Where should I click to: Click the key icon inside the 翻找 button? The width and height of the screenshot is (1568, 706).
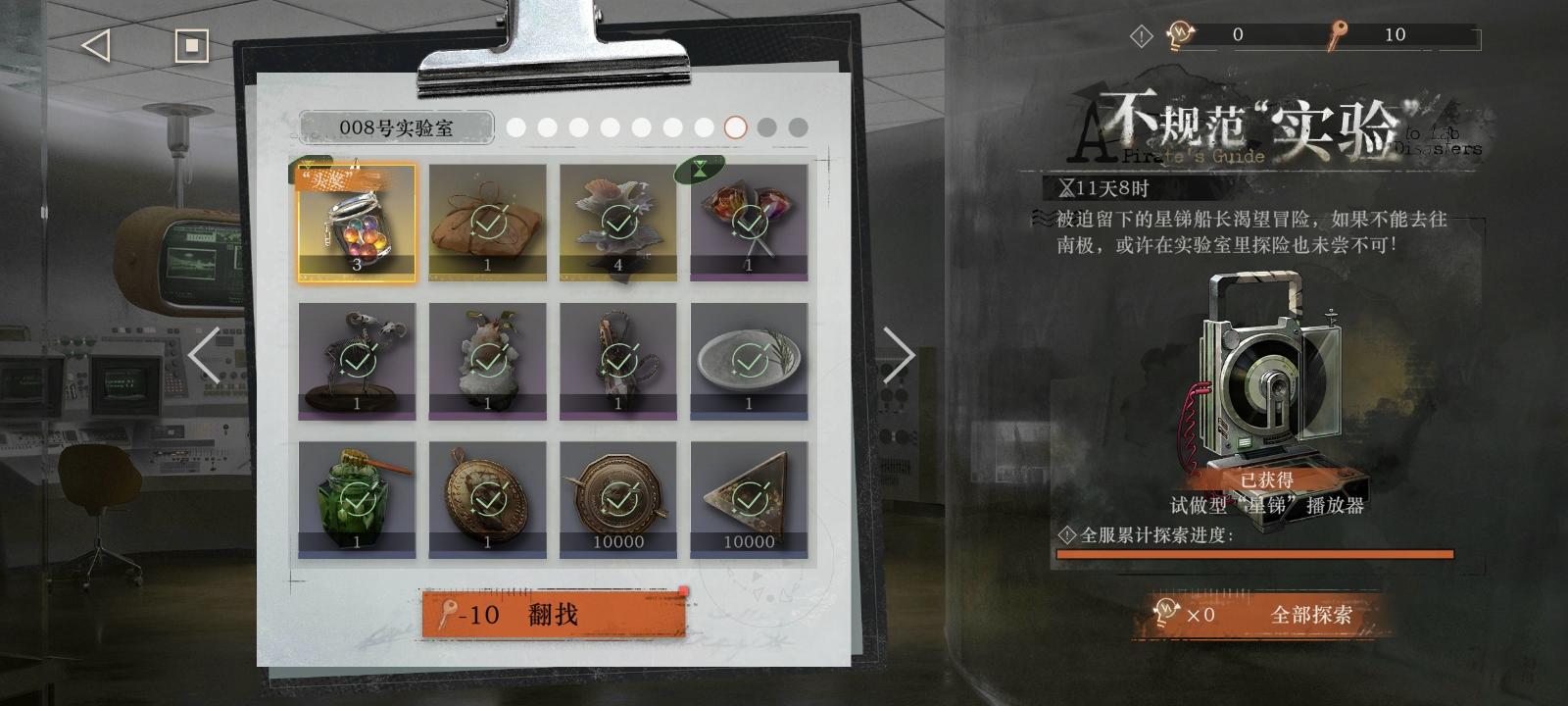pyautogui.click(x=450, y=612)
